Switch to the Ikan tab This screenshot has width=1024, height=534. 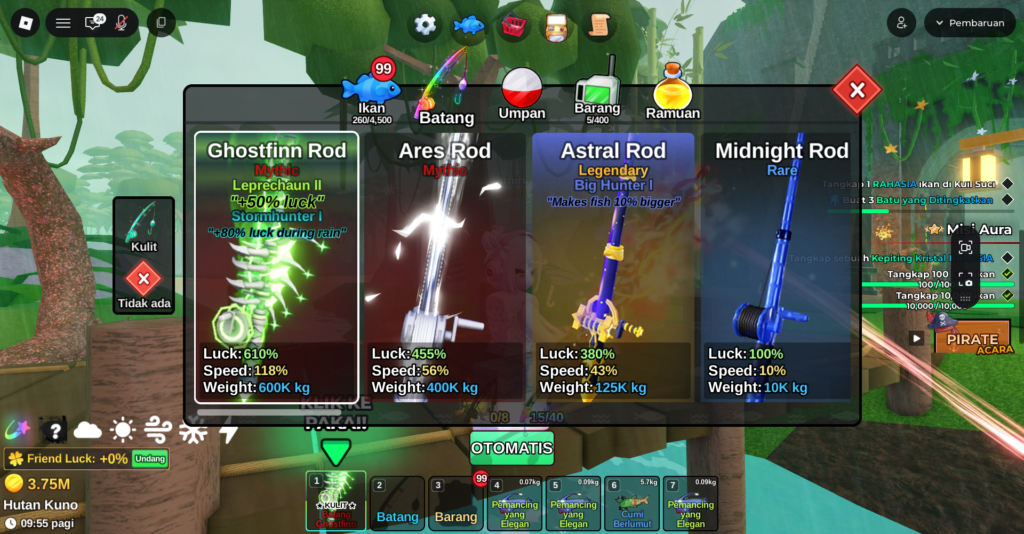(x=371, y=92)
